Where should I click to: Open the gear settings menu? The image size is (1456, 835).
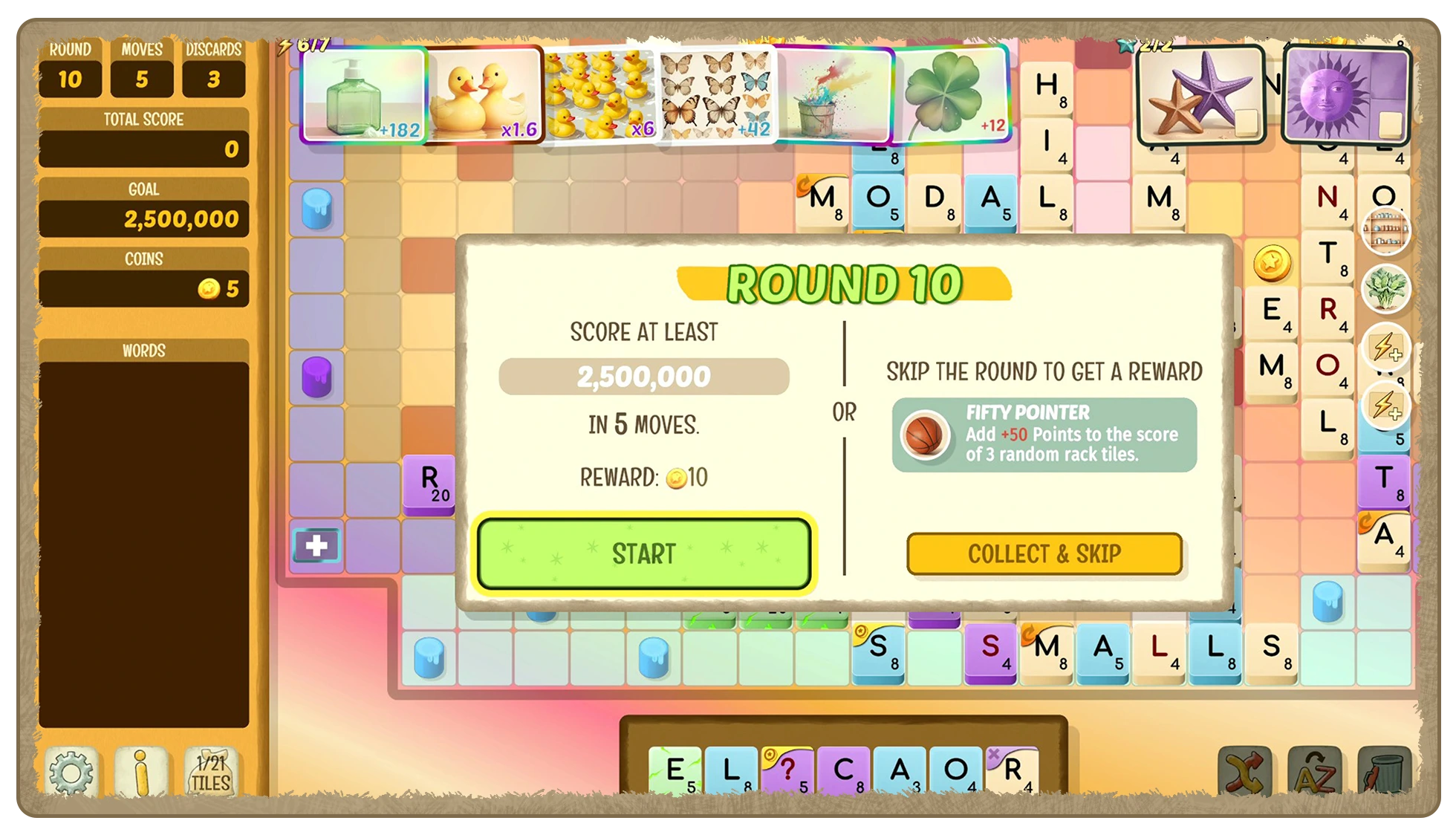click(x=71, y=773)
